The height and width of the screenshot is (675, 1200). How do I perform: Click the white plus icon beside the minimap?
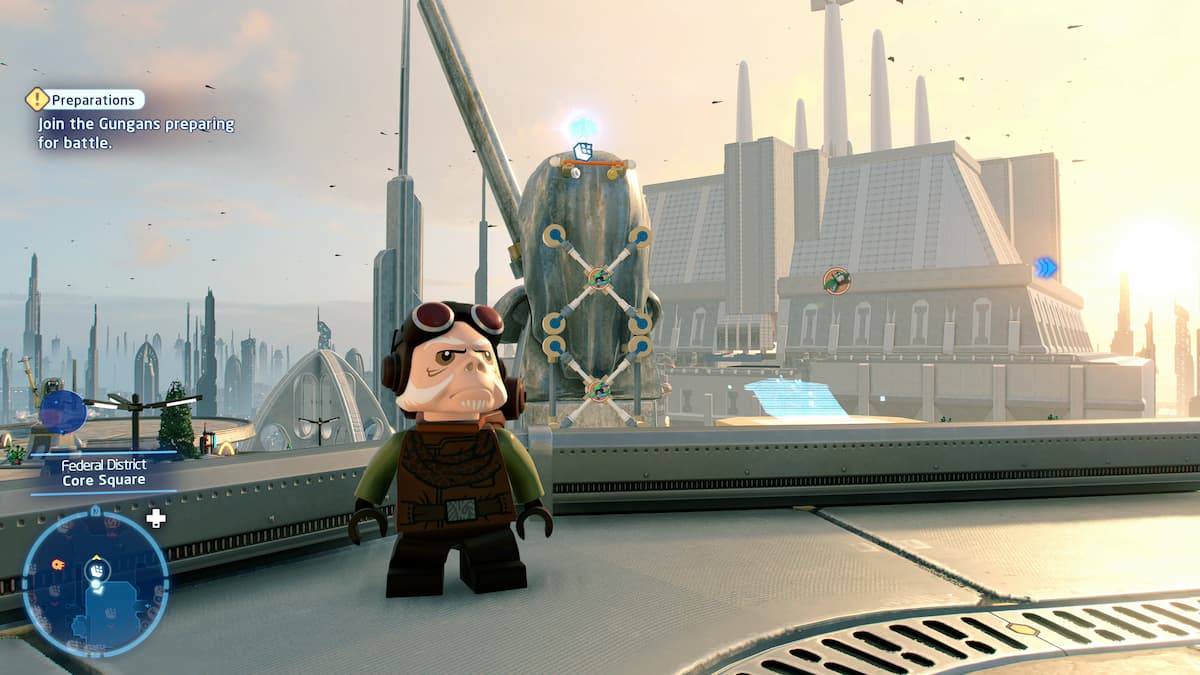[156, 518]
